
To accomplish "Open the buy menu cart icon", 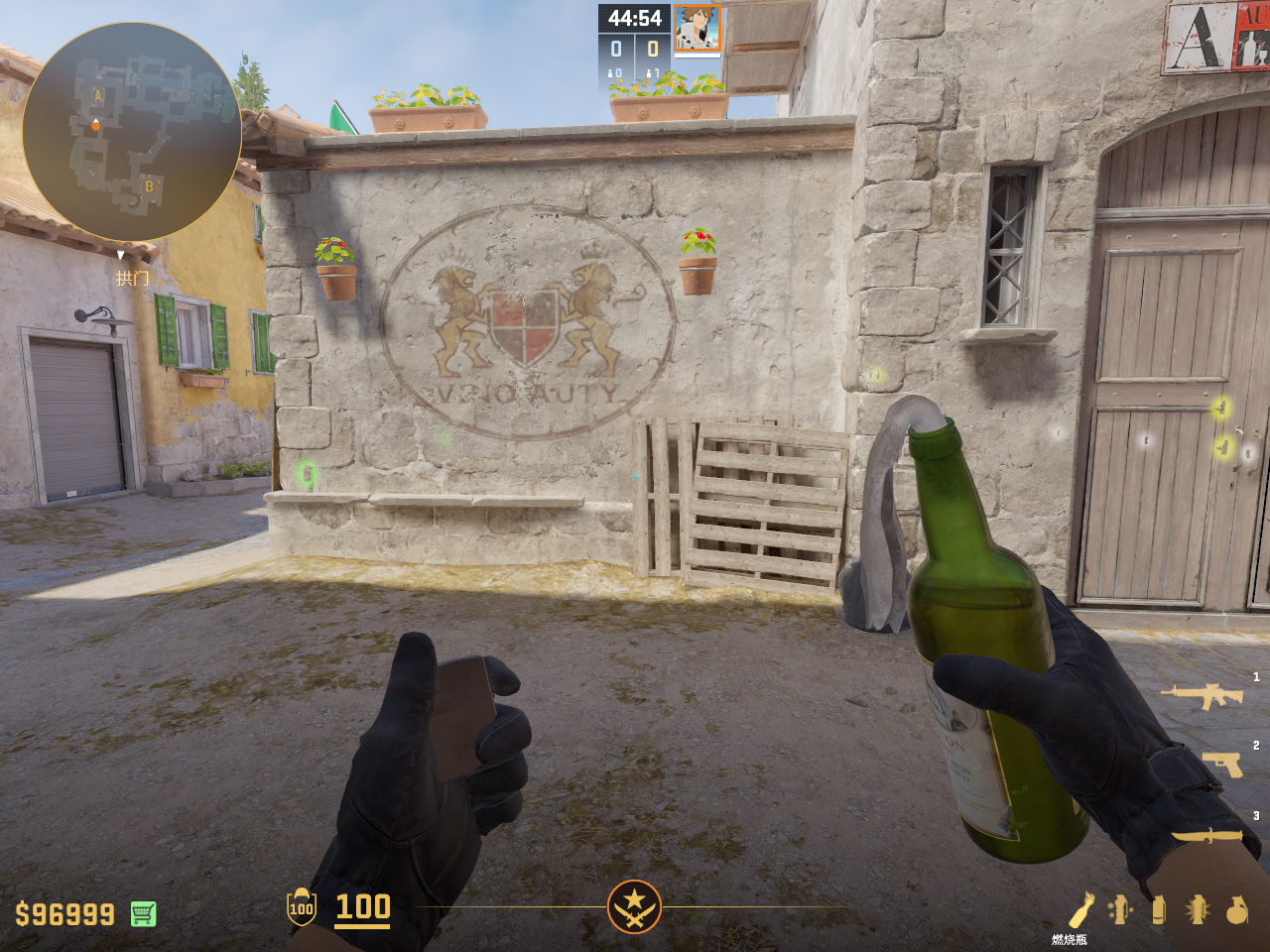I will click(143, 913).
